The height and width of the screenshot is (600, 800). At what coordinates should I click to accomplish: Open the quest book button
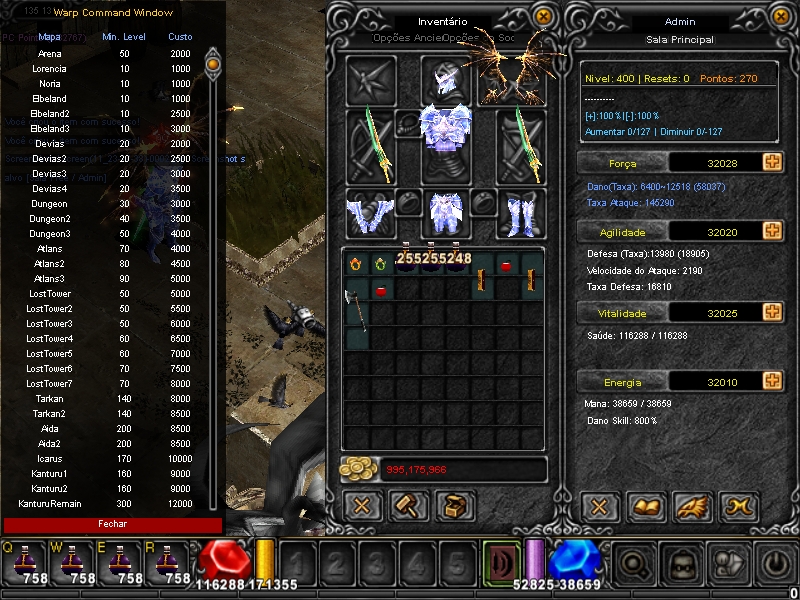(645, 506)
